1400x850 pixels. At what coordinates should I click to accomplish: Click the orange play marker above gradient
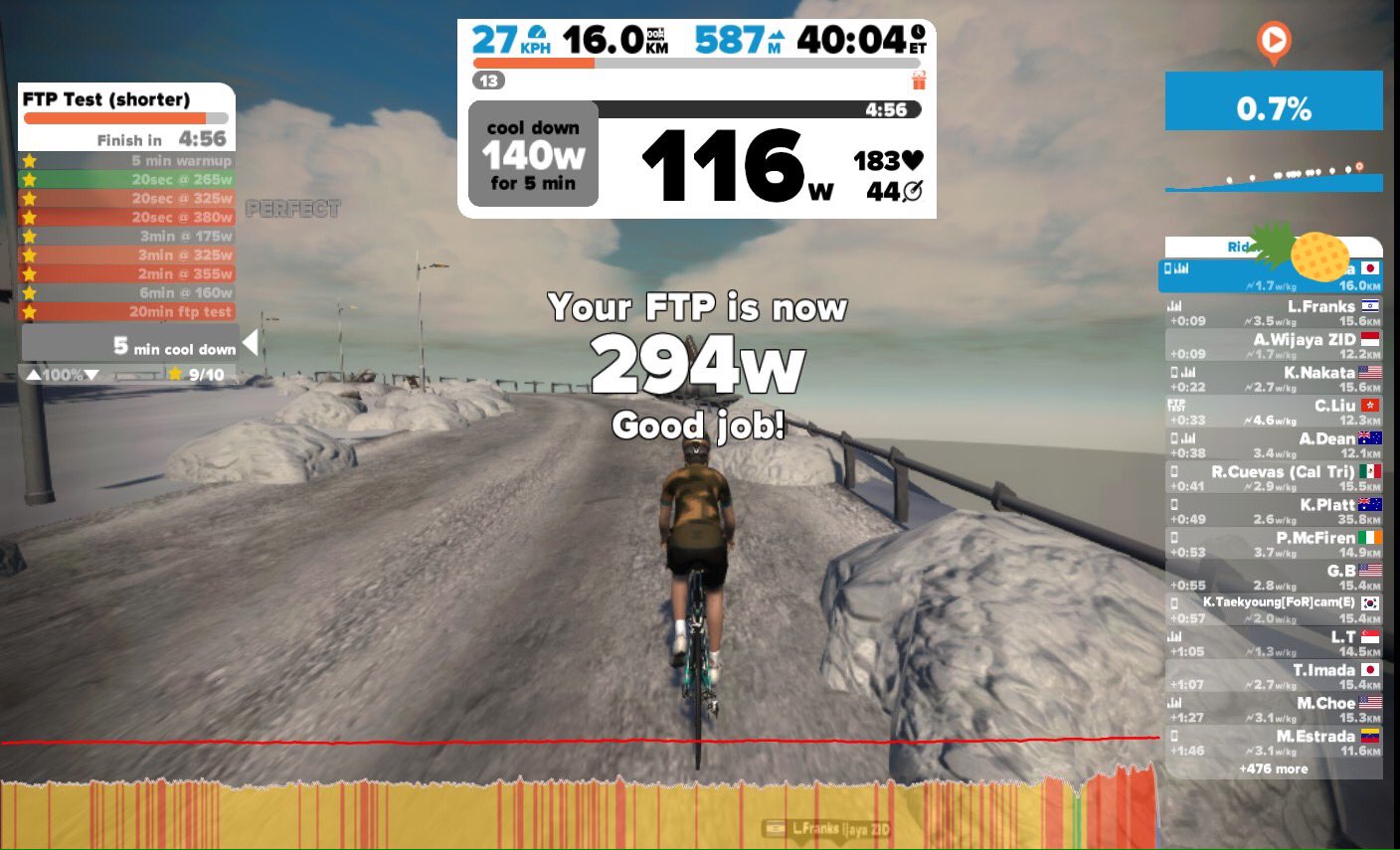(1273, 43)
